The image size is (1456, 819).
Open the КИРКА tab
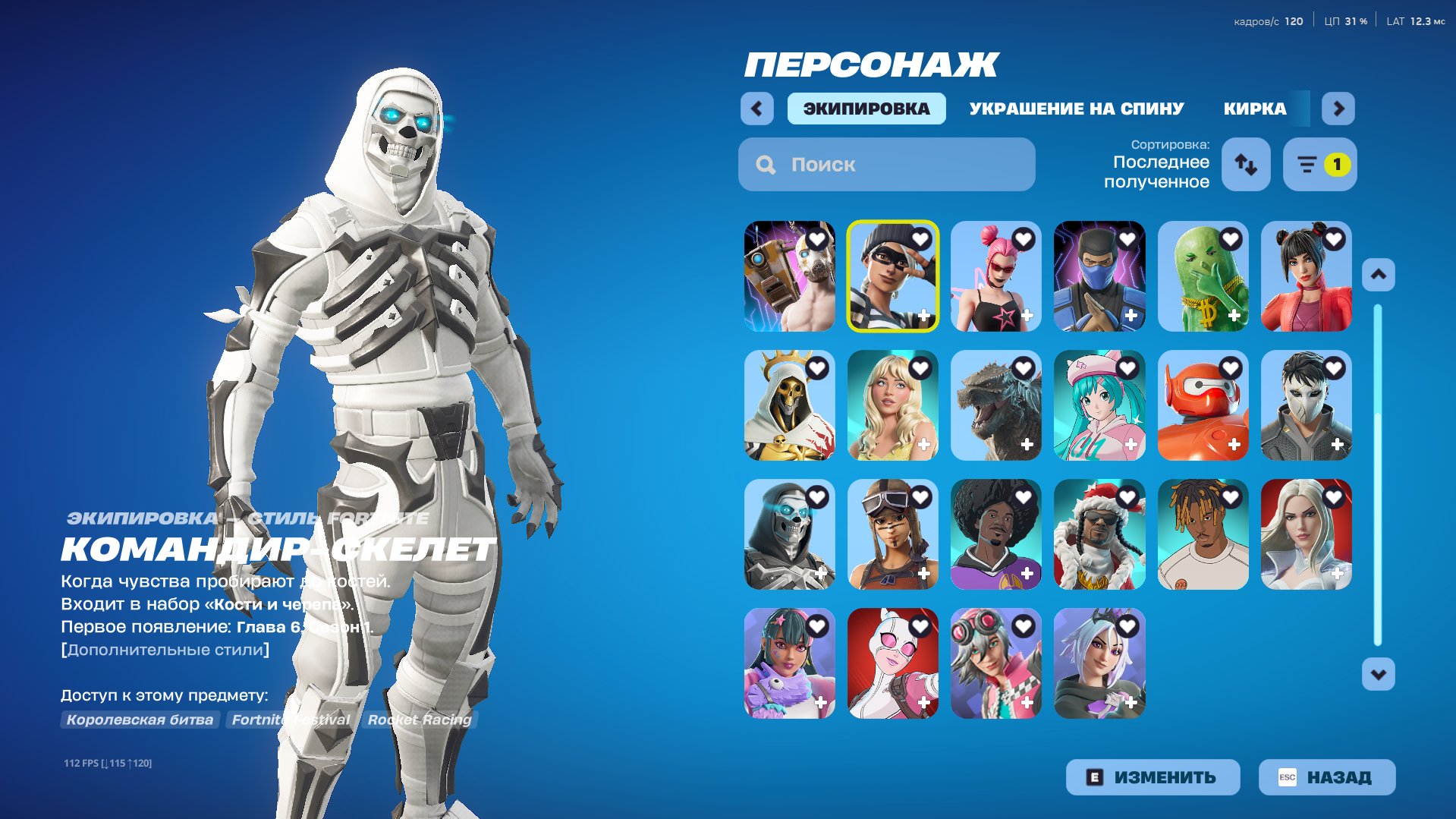(1254, 109)
